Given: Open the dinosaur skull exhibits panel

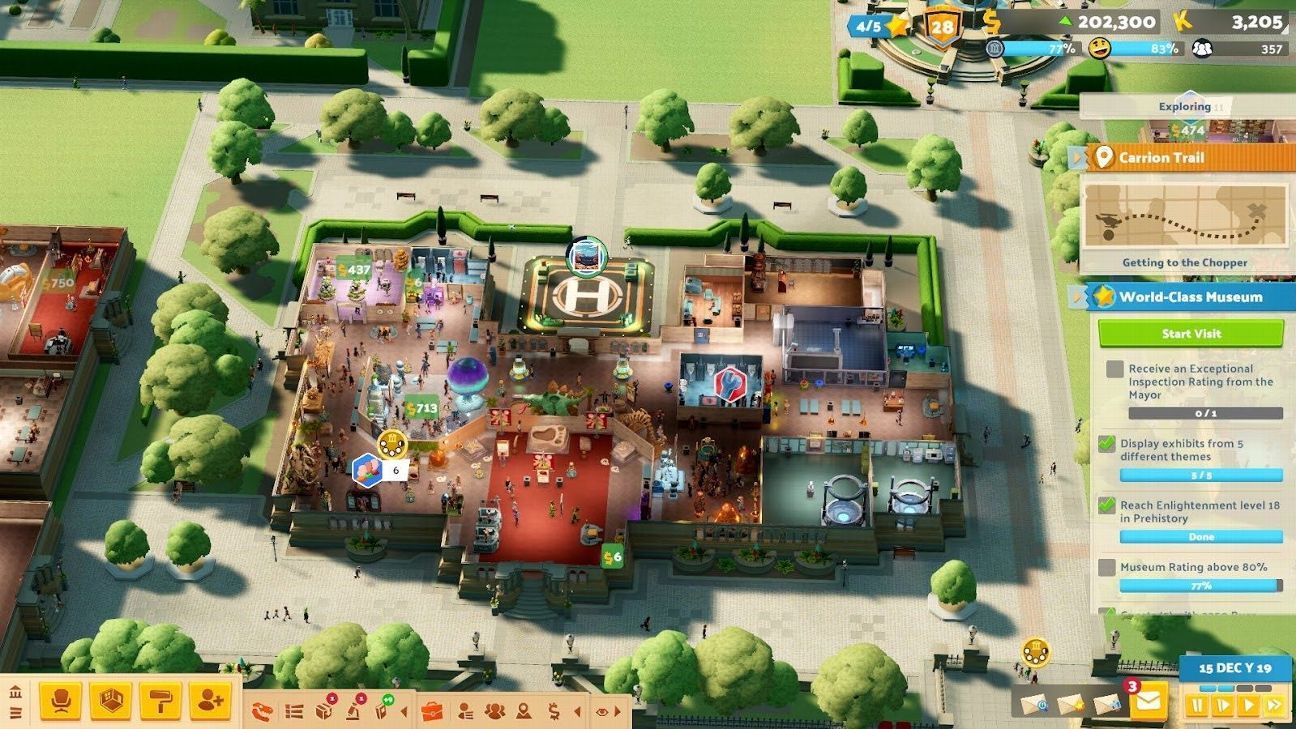Looking at the screenshot, I should (x=262, y=712).
